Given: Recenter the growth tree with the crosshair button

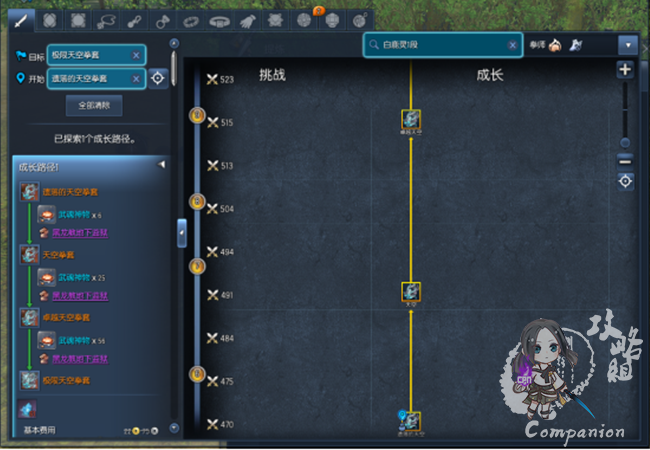Looking at the screenshot, I should click(x=625, y=181).
